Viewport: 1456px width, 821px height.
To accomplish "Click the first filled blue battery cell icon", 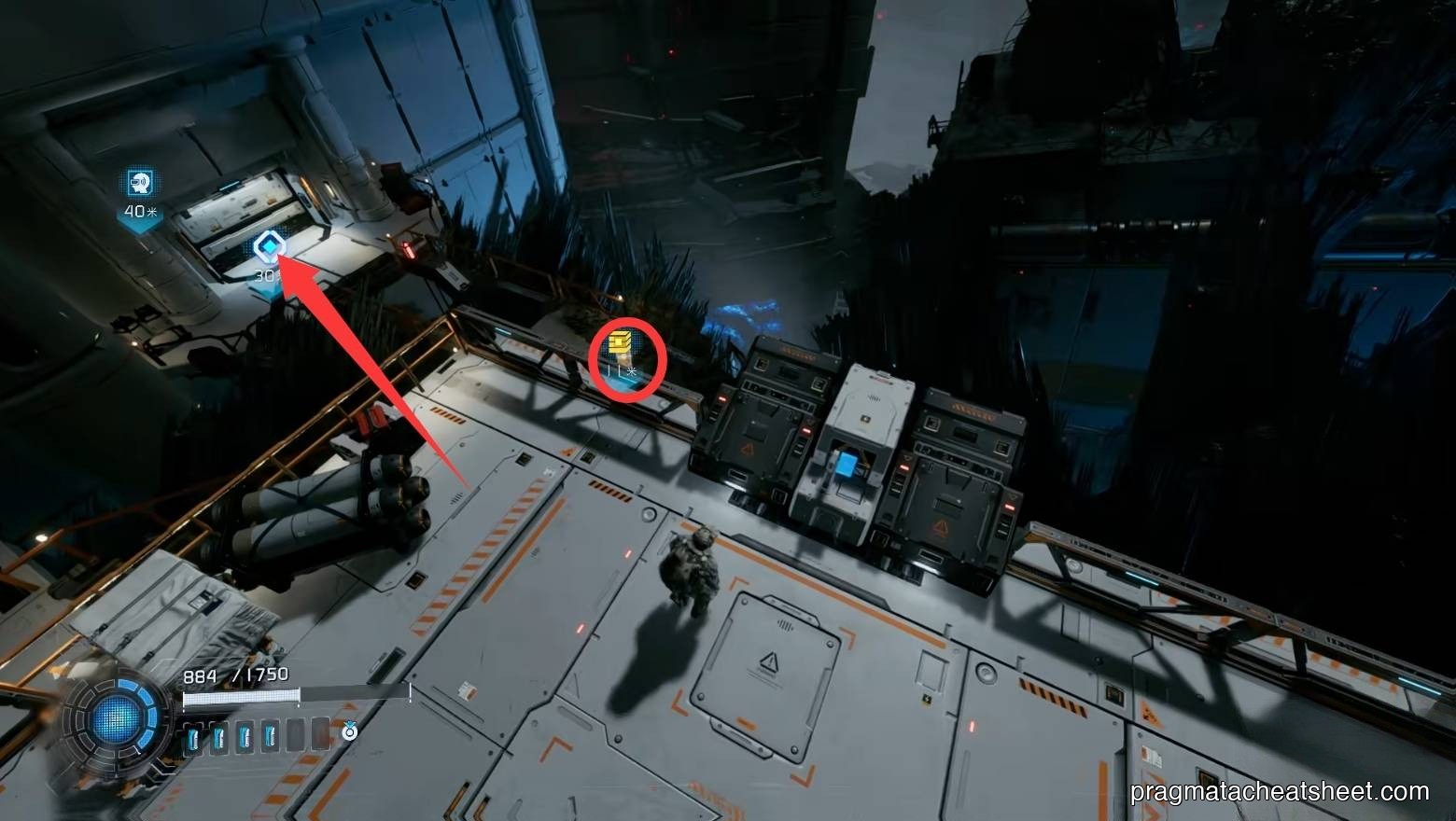I will [x=194, y=735].
